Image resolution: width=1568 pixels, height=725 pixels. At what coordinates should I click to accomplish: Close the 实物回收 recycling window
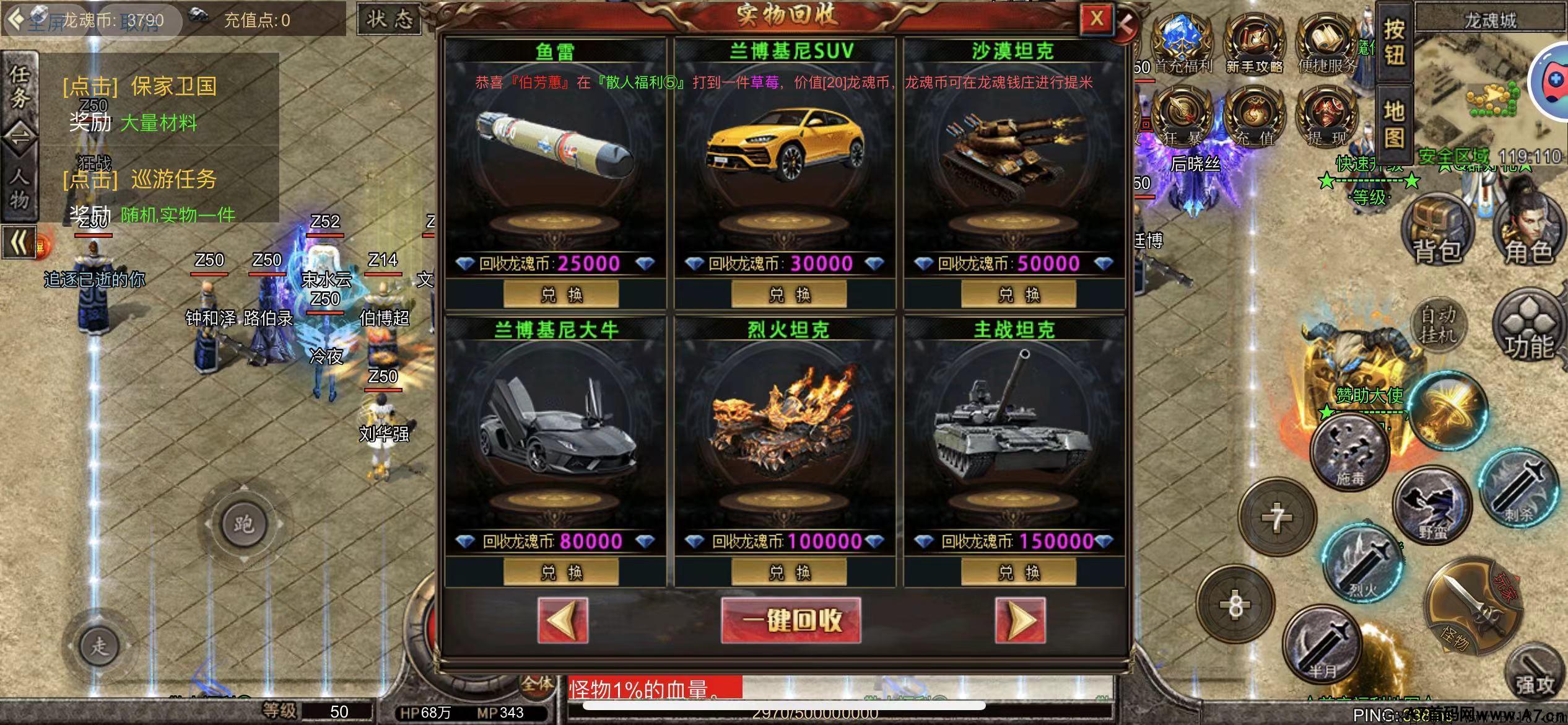coord(1095,19)
